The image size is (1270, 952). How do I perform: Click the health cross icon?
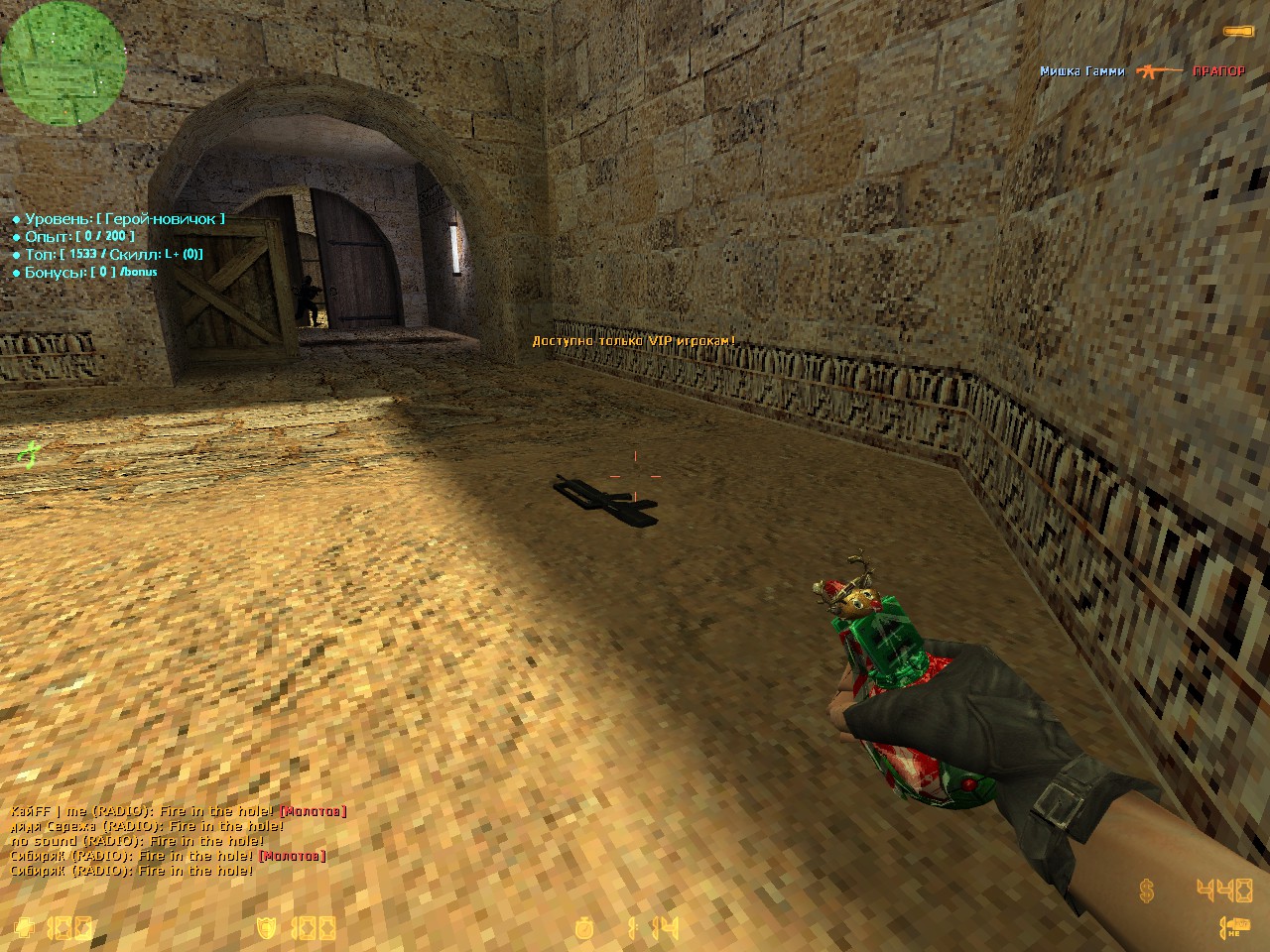click(x=27, y=928)
